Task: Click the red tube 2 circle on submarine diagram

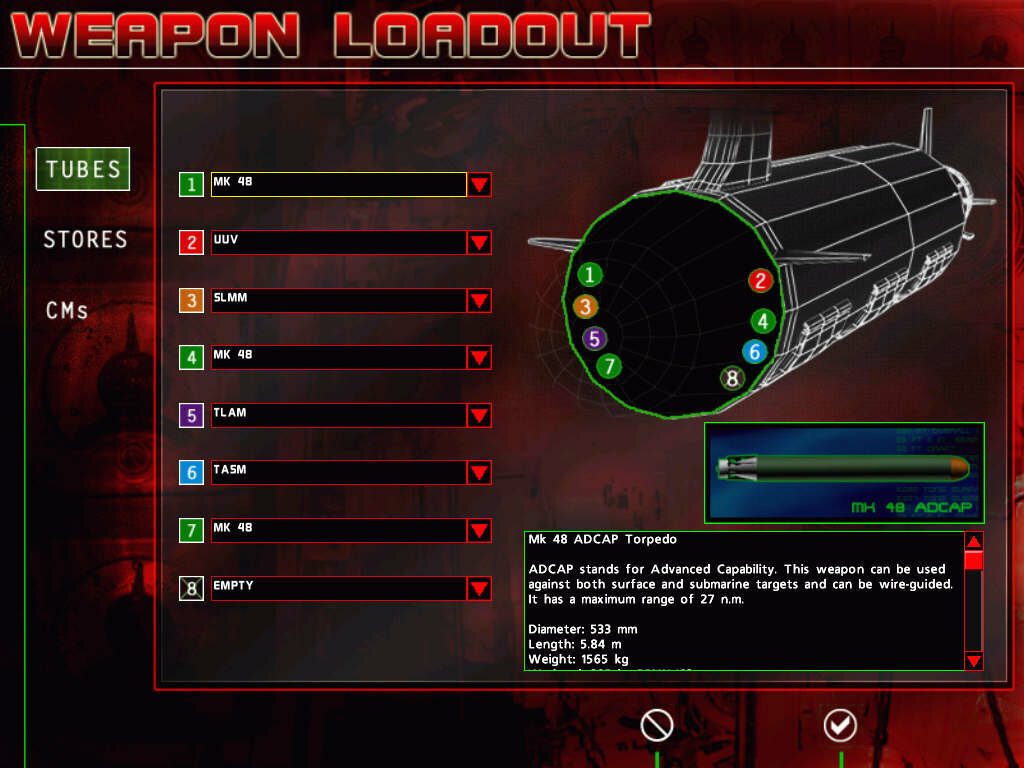Action: click(761, 281)
